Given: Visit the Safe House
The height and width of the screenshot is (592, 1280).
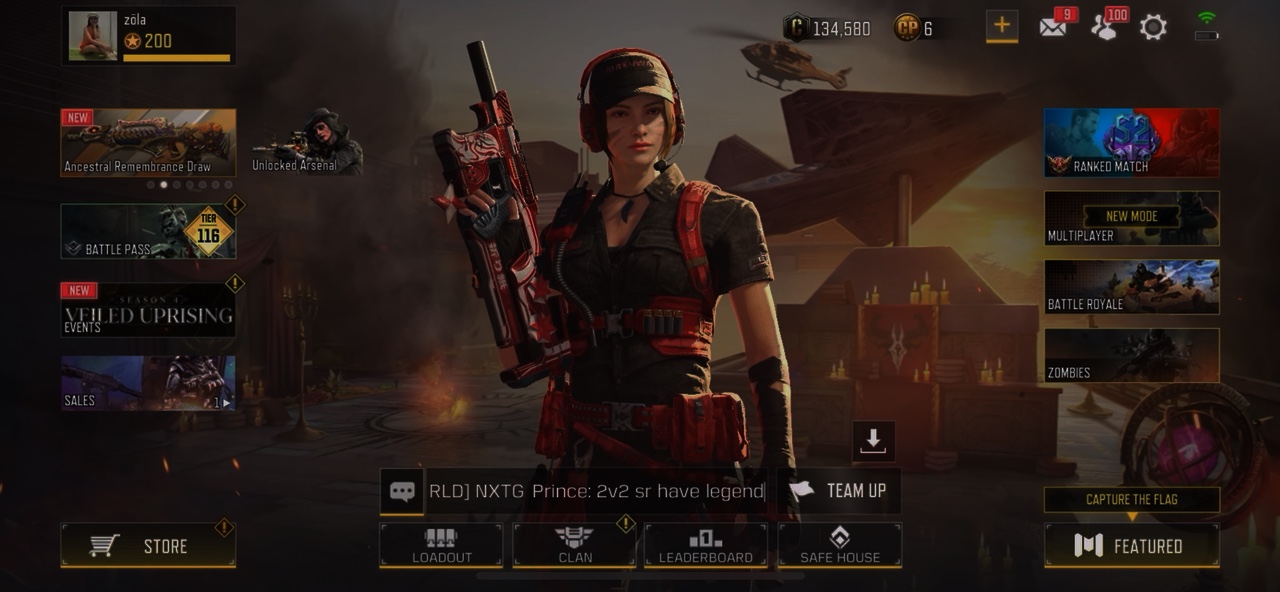Looking at the screenshot, I should click(x=840, y=545).
